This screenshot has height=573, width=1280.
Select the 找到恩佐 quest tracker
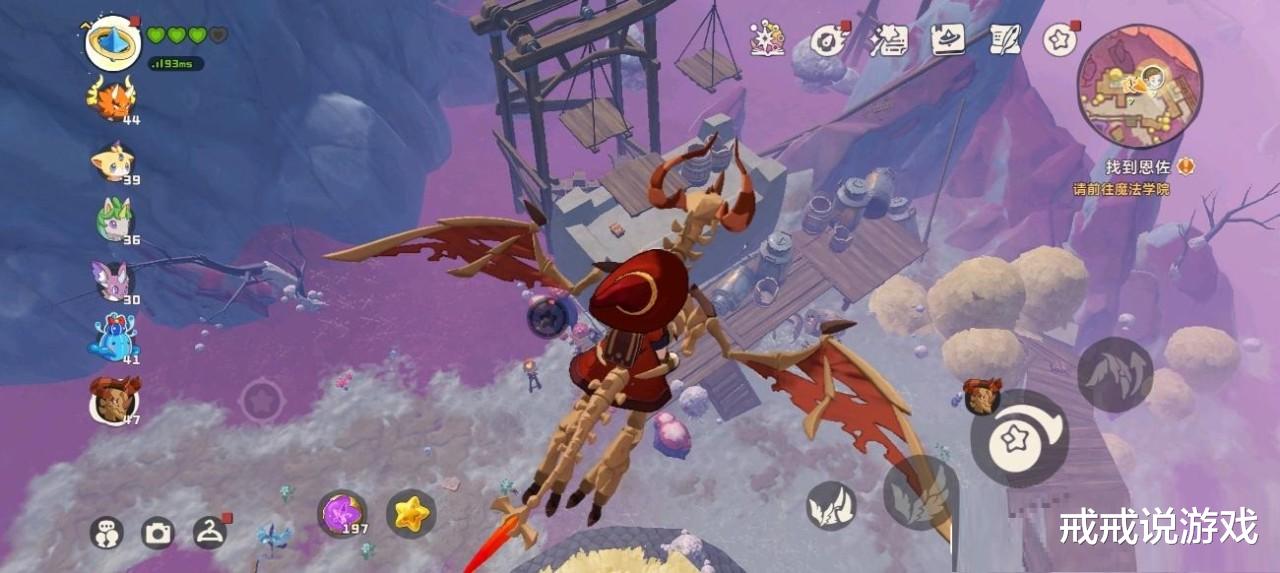pyautogui.click(x=1140, y=167)
